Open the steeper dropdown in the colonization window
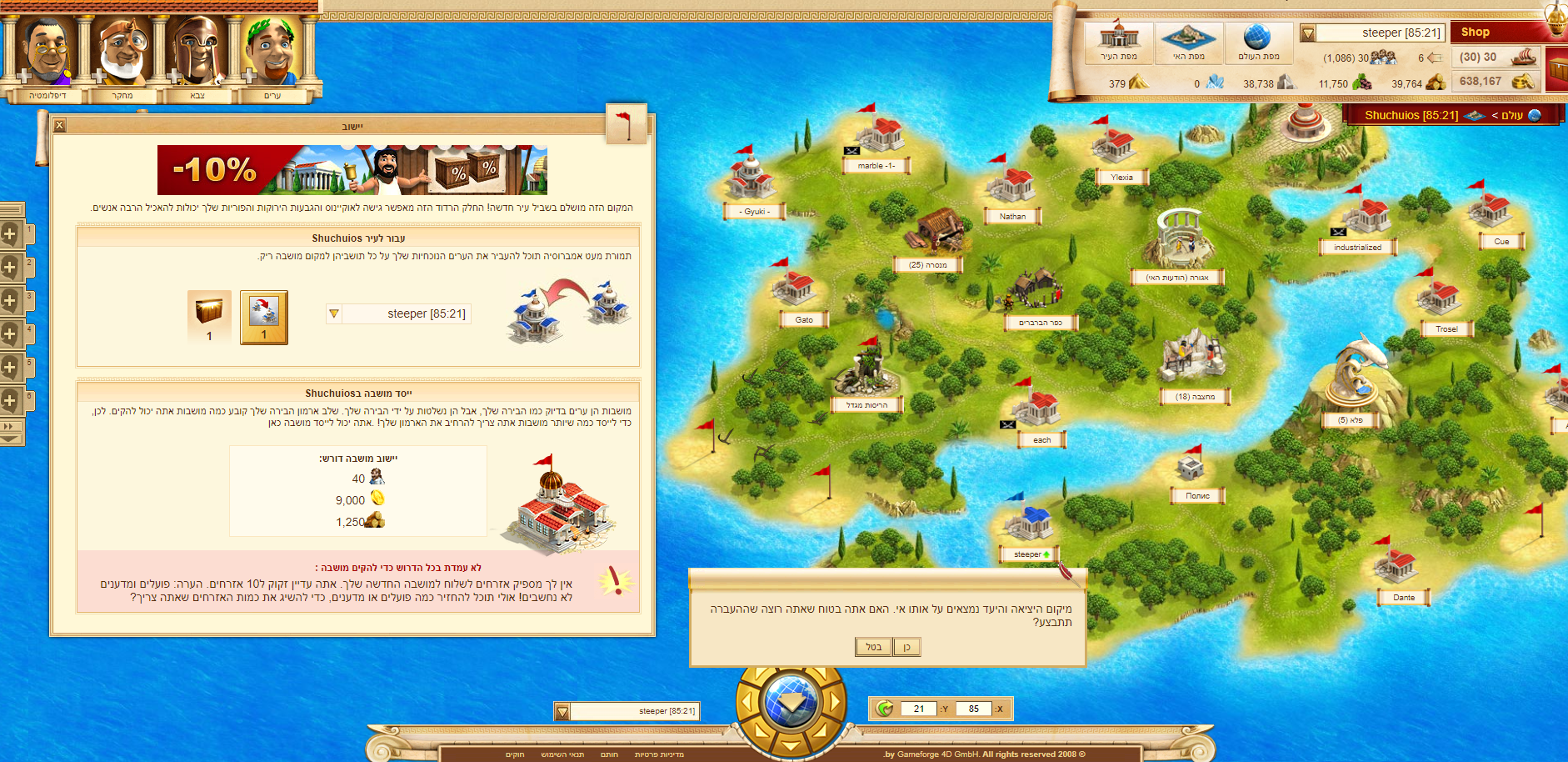The height and width of the screenshot is (762, 1568). pyautogui.click(x=334, y=314)
